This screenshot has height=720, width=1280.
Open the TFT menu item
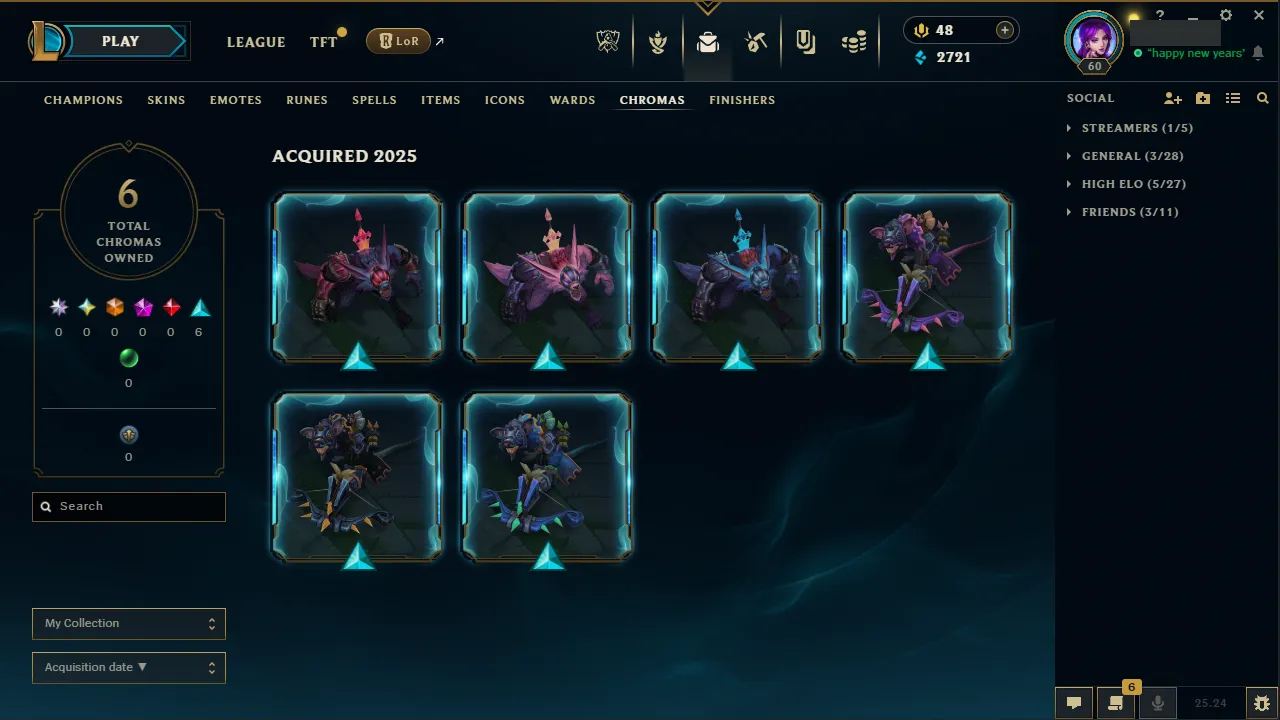[322, 42]
